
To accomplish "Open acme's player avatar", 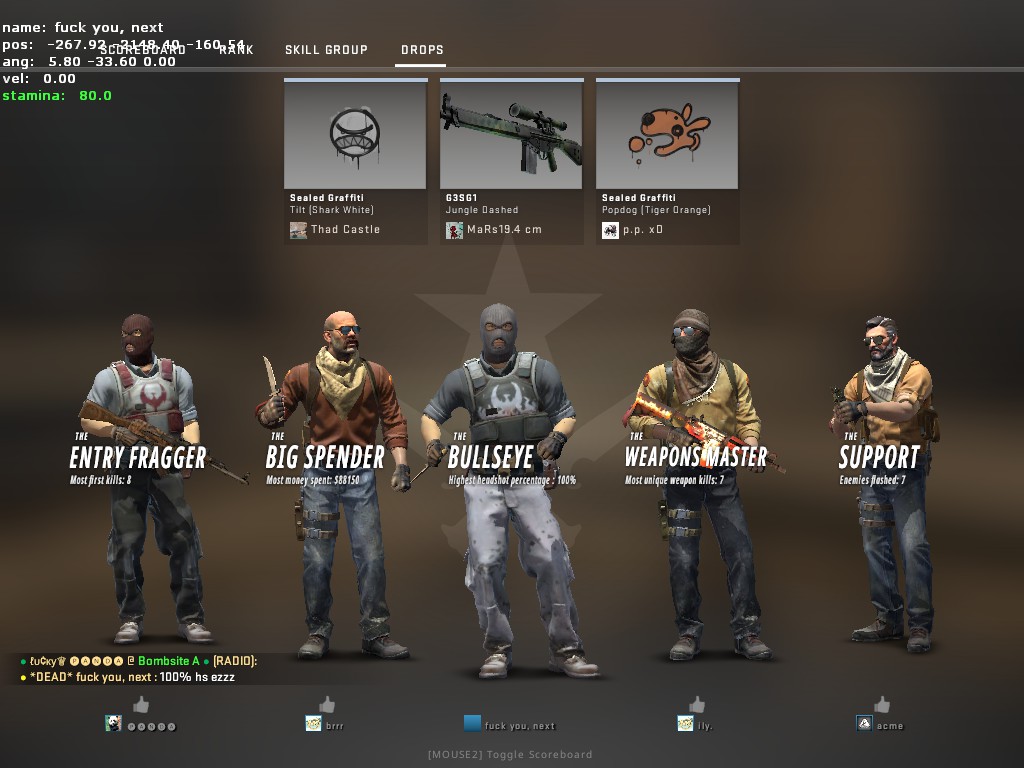I will click(x=864, y=724).
